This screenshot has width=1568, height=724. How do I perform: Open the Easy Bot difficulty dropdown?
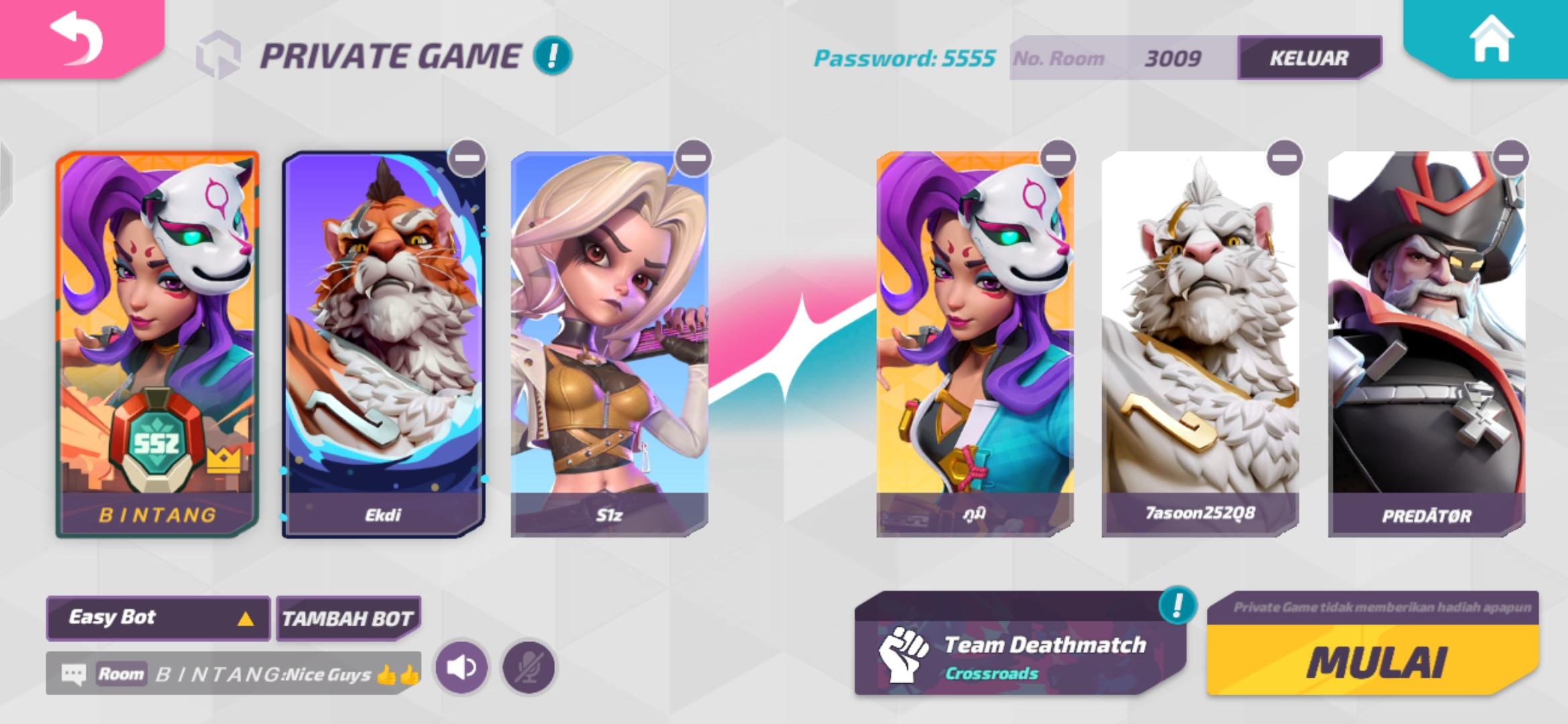click(x=157, y=618)
